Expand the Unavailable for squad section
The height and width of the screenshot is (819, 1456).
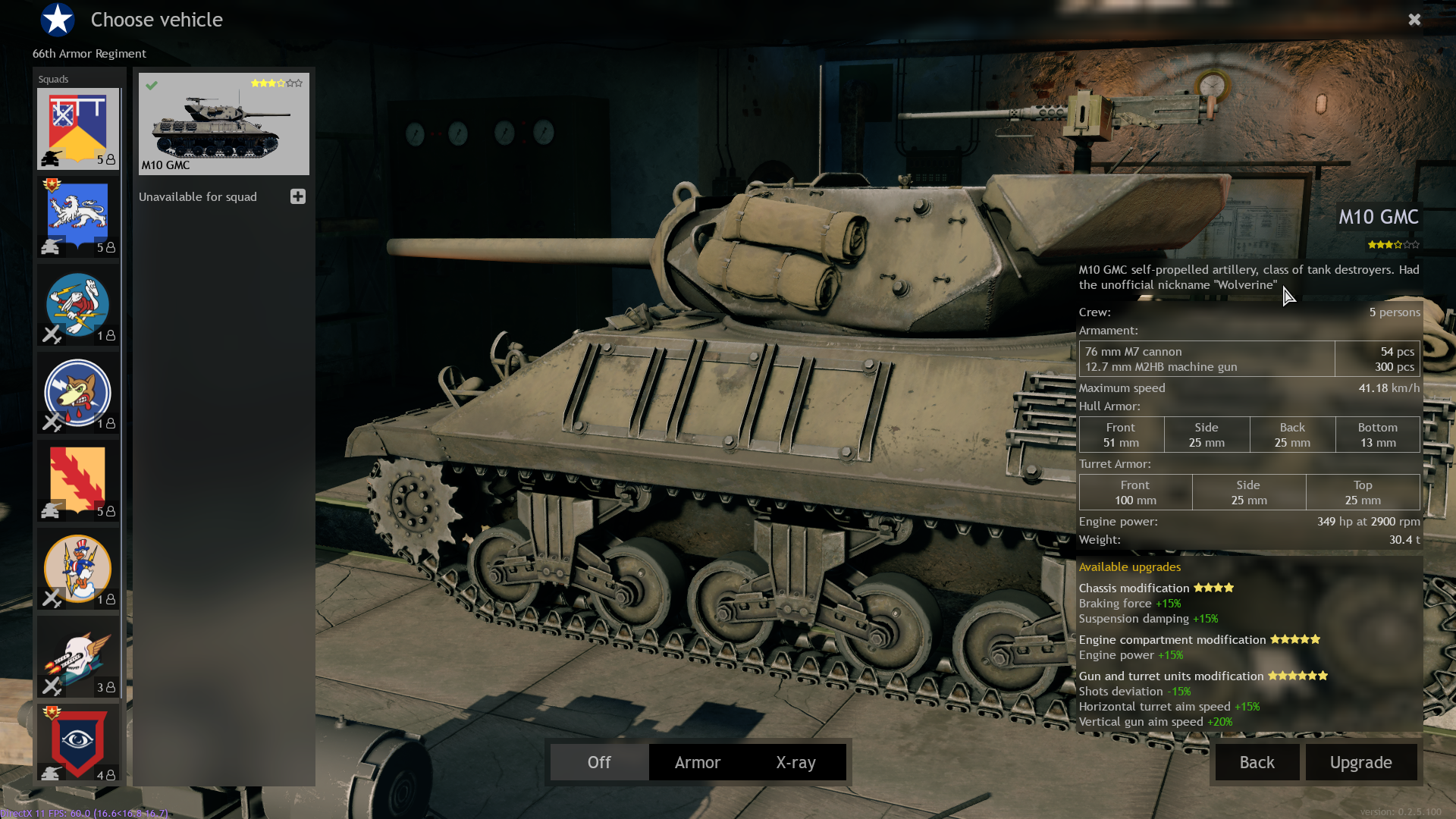pos(298,196)
